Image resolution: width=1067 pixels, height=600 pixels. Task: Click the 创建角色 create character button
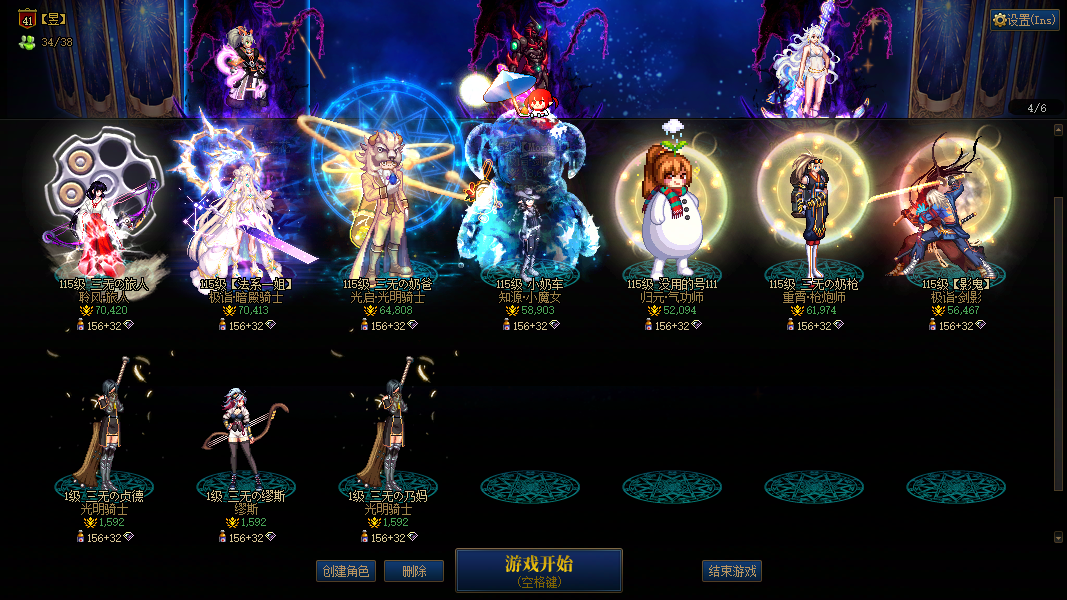click(346, 571)
